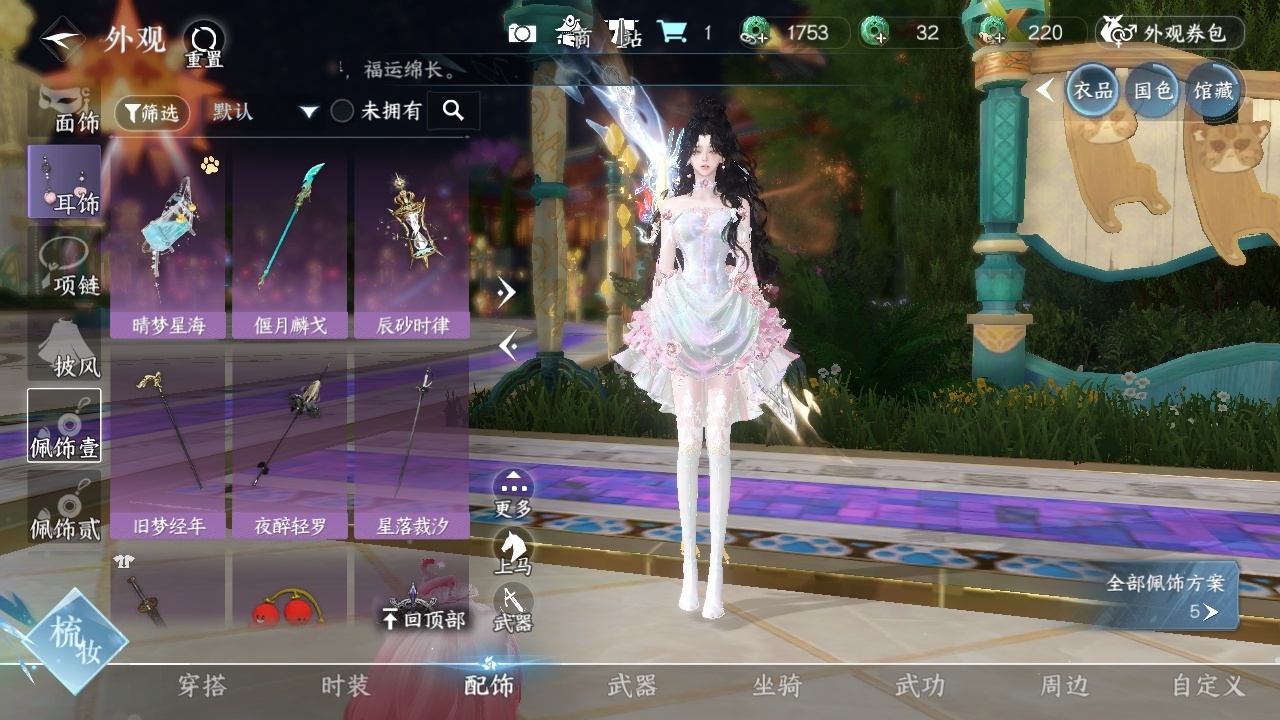Select the 偃月麟戈 accessory item
The width and height of the screenshot is (1280, 720).
click(290, 245)
